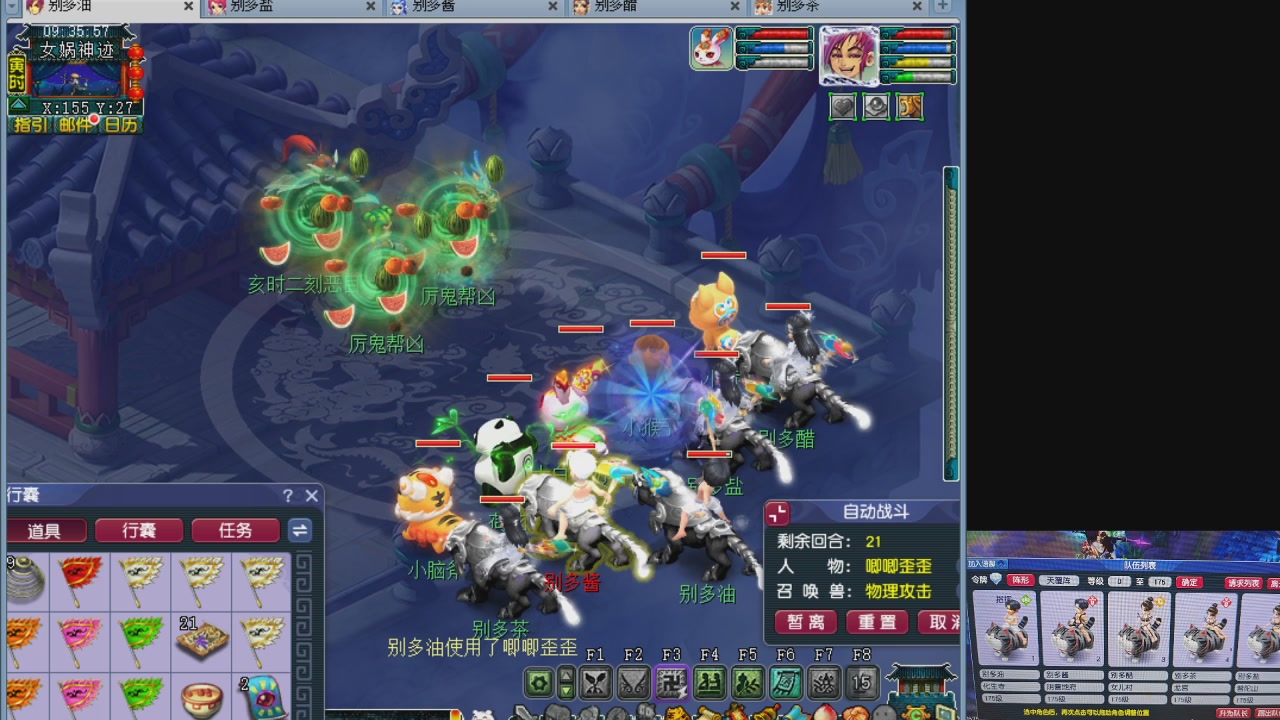This screenshot has width=1280, height=720.
Task: Click the 确定 button in the party list panel
Action: tap(1191, 583)
